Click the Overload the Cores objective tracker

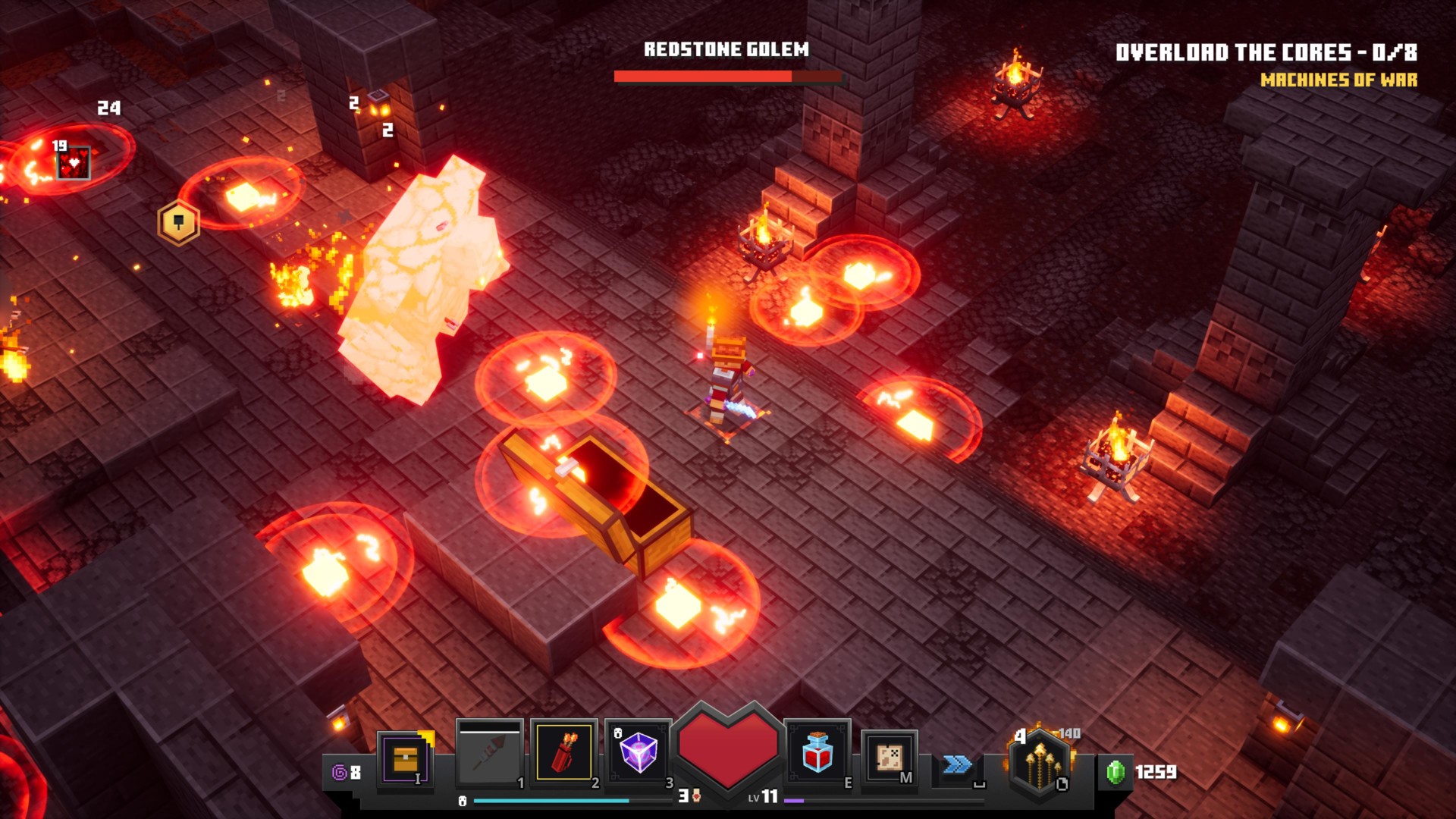click(1266, 52)
